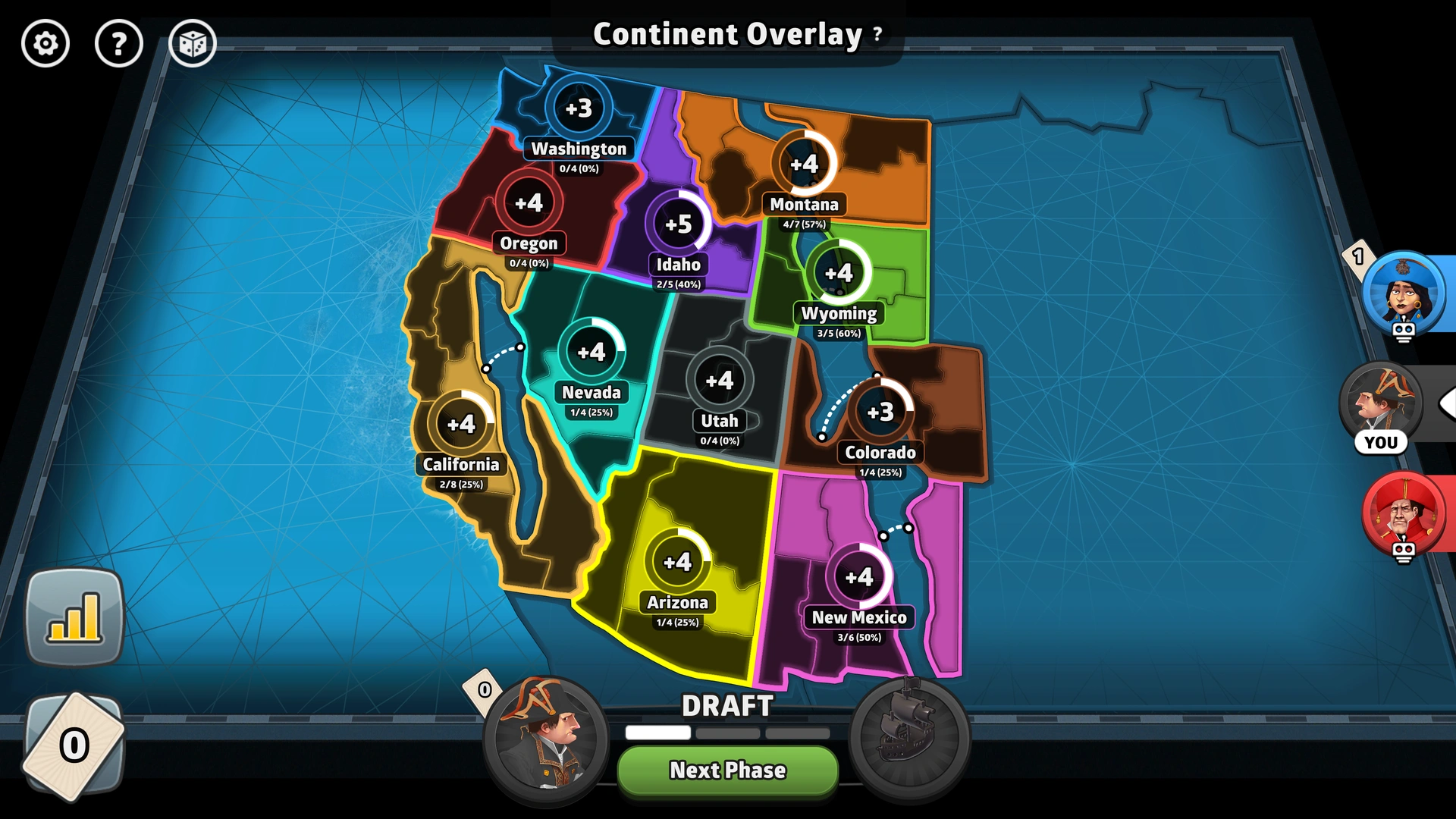Select the red opponent avatar
This screenshot has width=1456, height=819.
(x=1404, y=514)
